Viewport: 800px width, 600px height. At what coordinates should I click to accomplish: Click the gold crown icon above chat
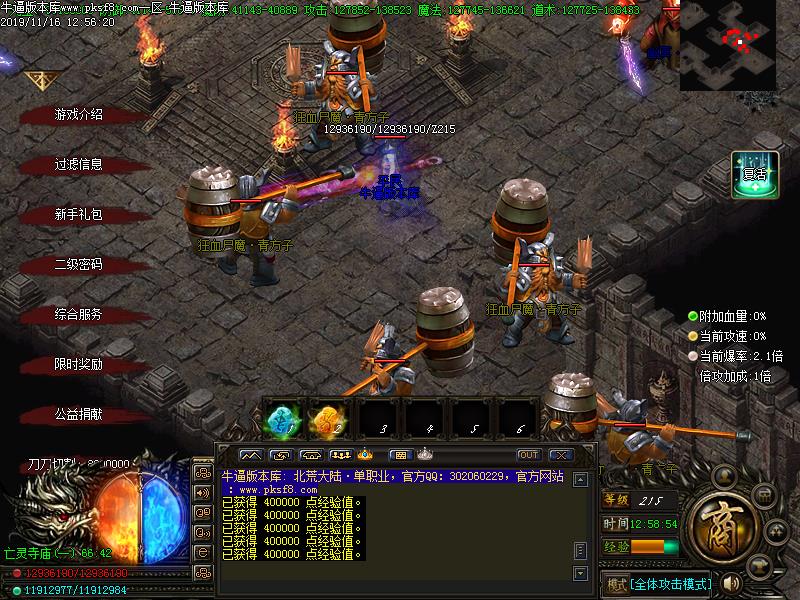point(365,455)
